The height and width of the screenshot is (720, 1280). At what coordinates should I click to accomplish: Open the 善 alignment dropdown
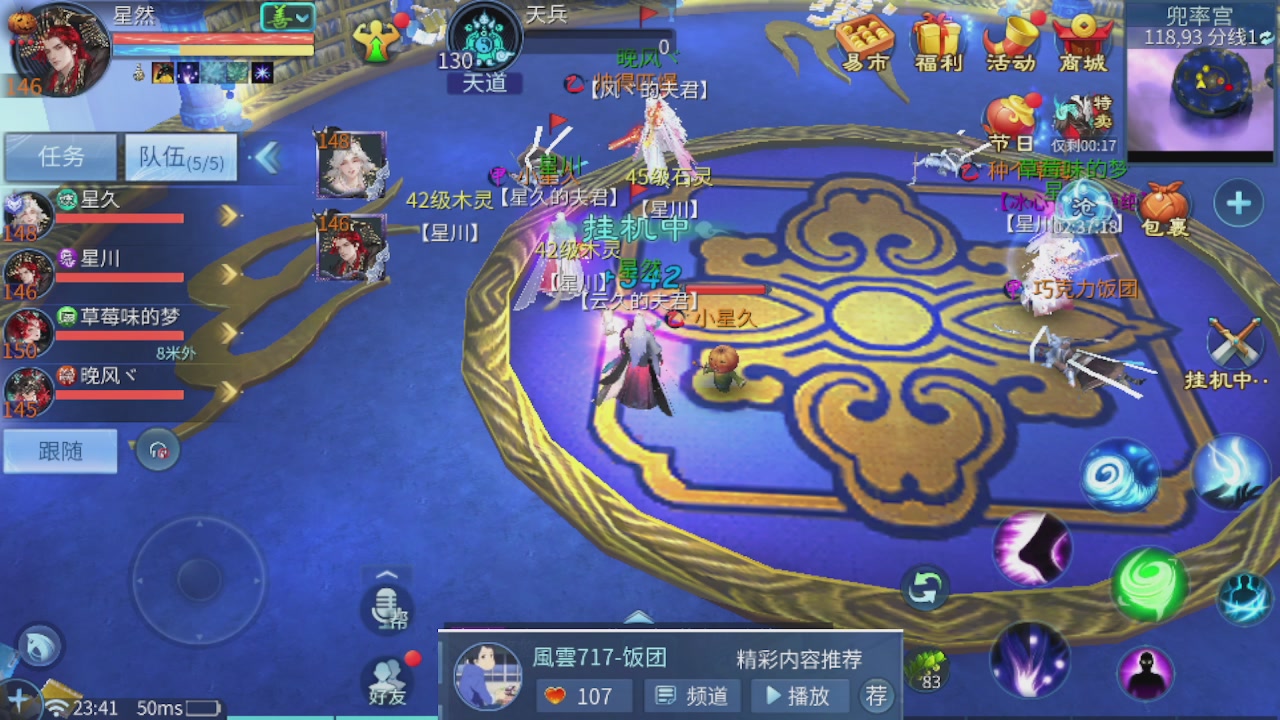point(285,16)
